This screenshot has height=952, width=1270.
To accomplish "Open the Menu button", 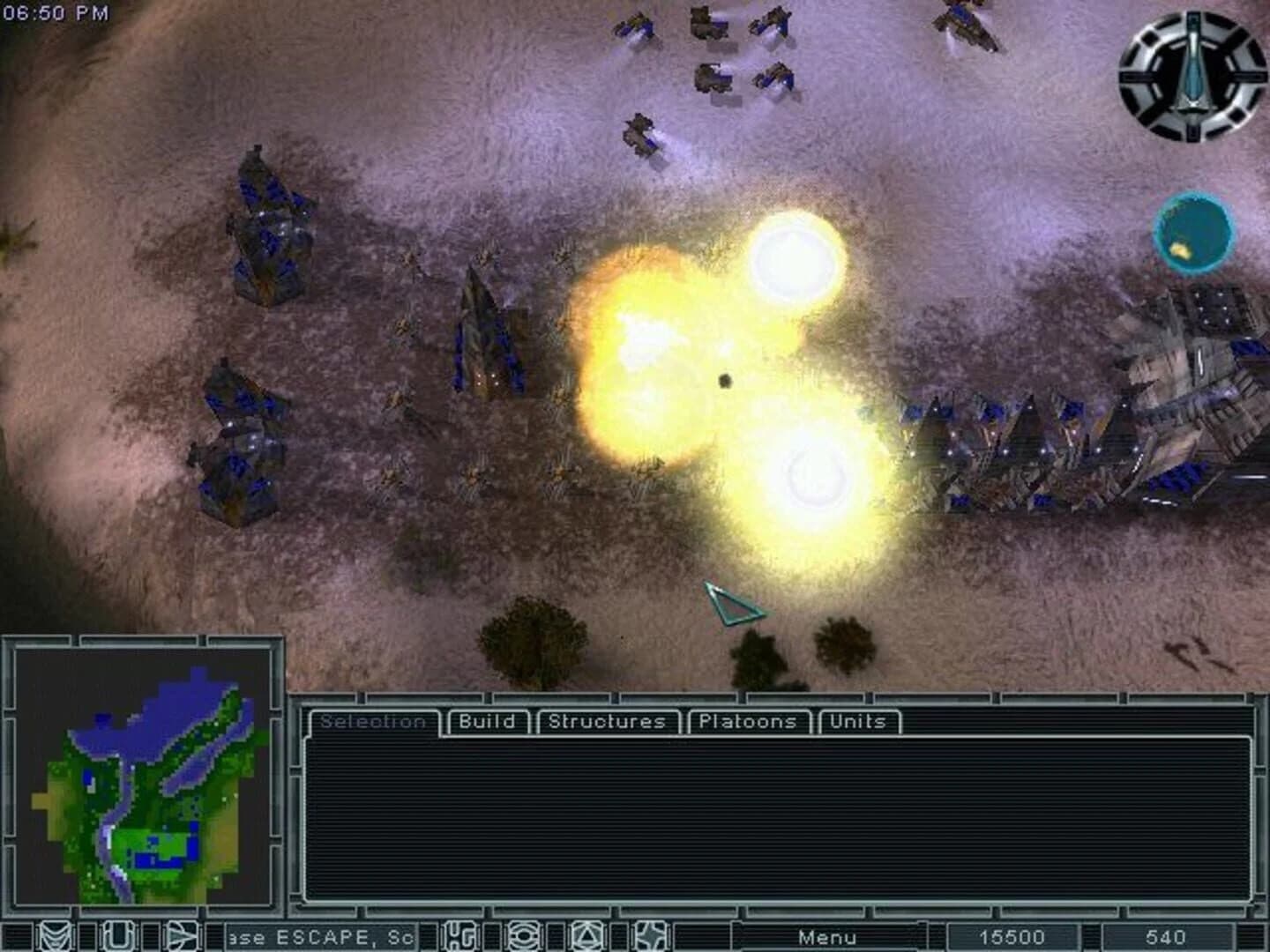I will click(x=827, y=937).
